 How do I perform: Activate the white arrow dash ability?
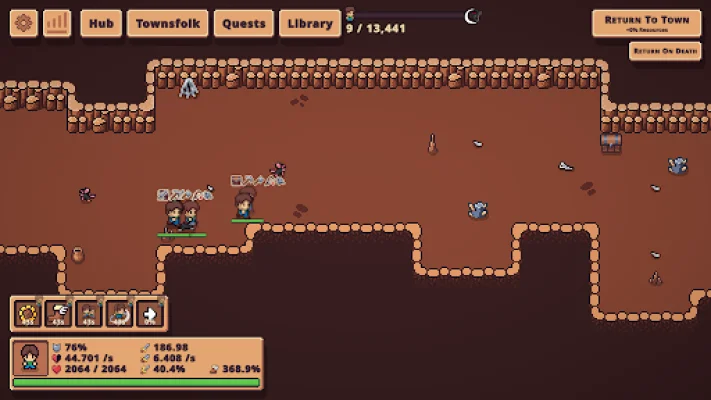151,314
